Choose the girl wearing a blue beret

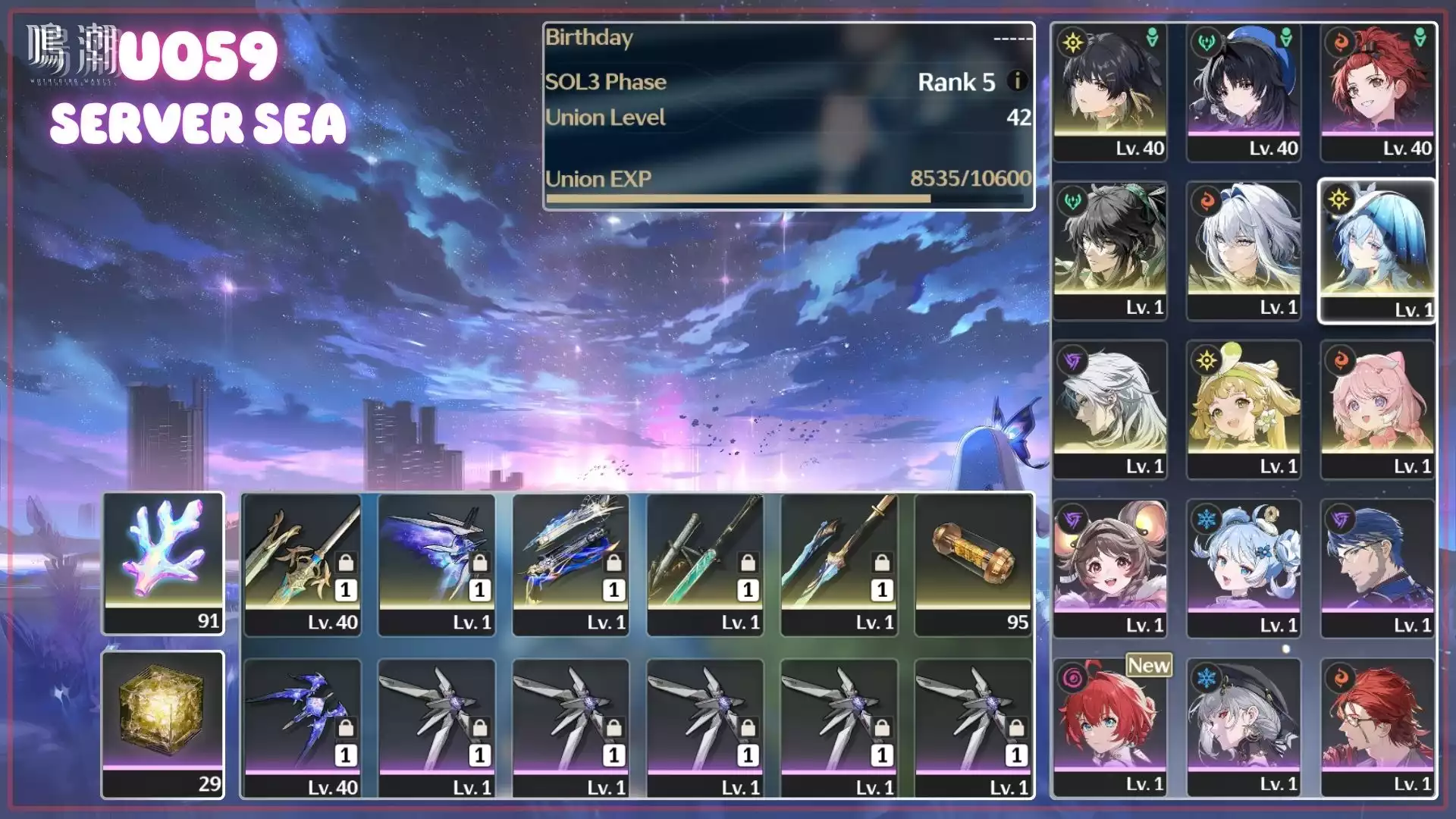click(x=1244, y=93)
